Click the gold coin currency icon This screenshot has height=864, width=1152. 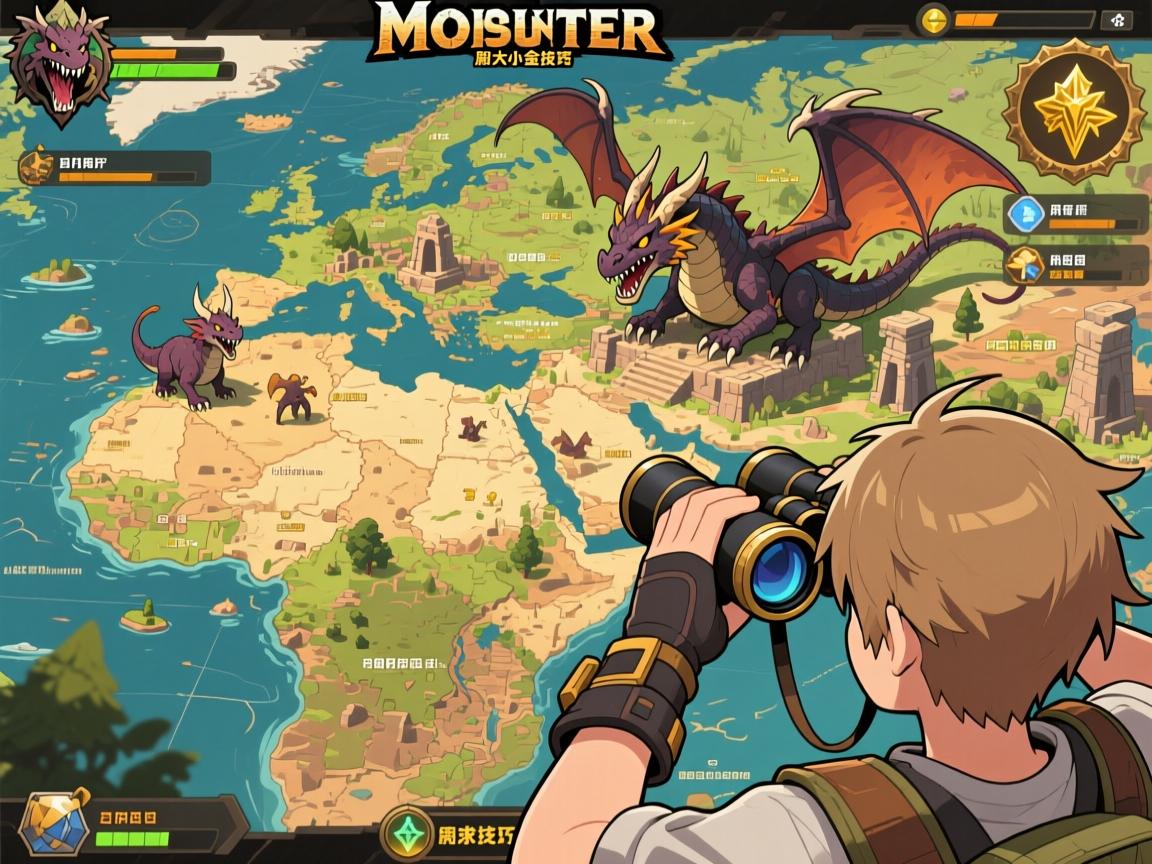point(933,19)
